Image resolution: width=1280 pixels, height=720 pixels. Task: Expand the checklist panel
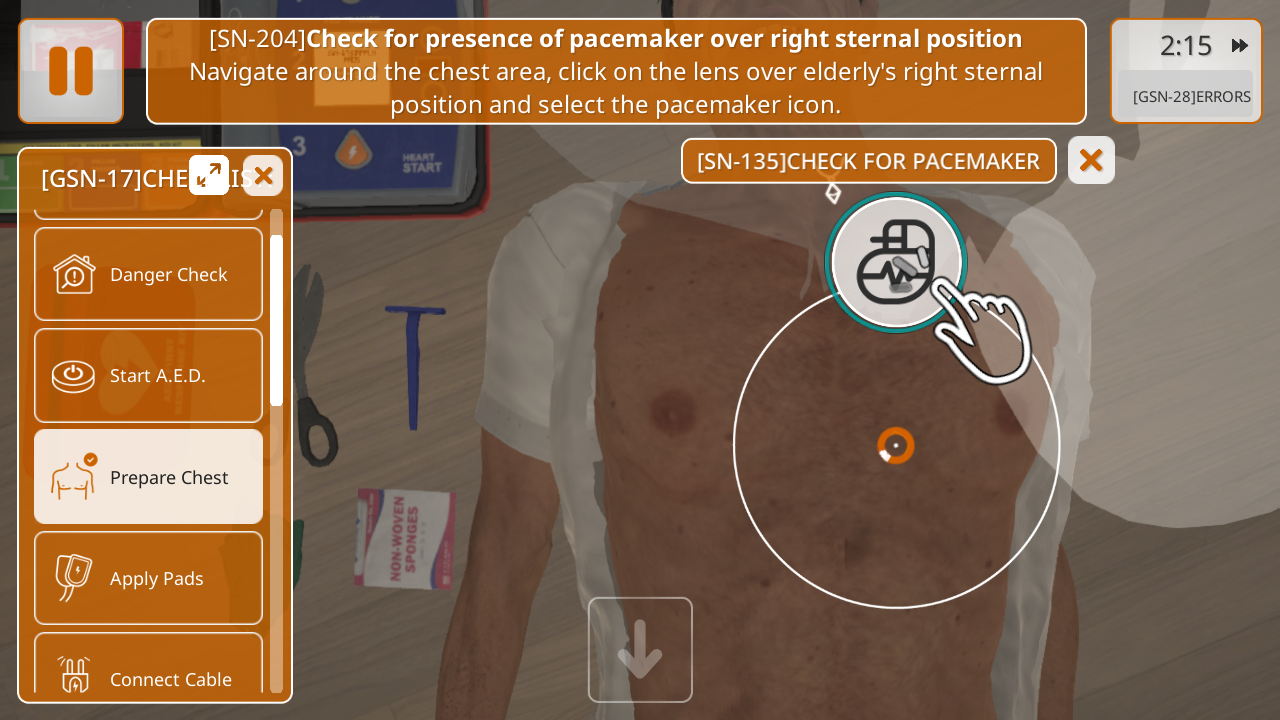(x=209, y=176)
